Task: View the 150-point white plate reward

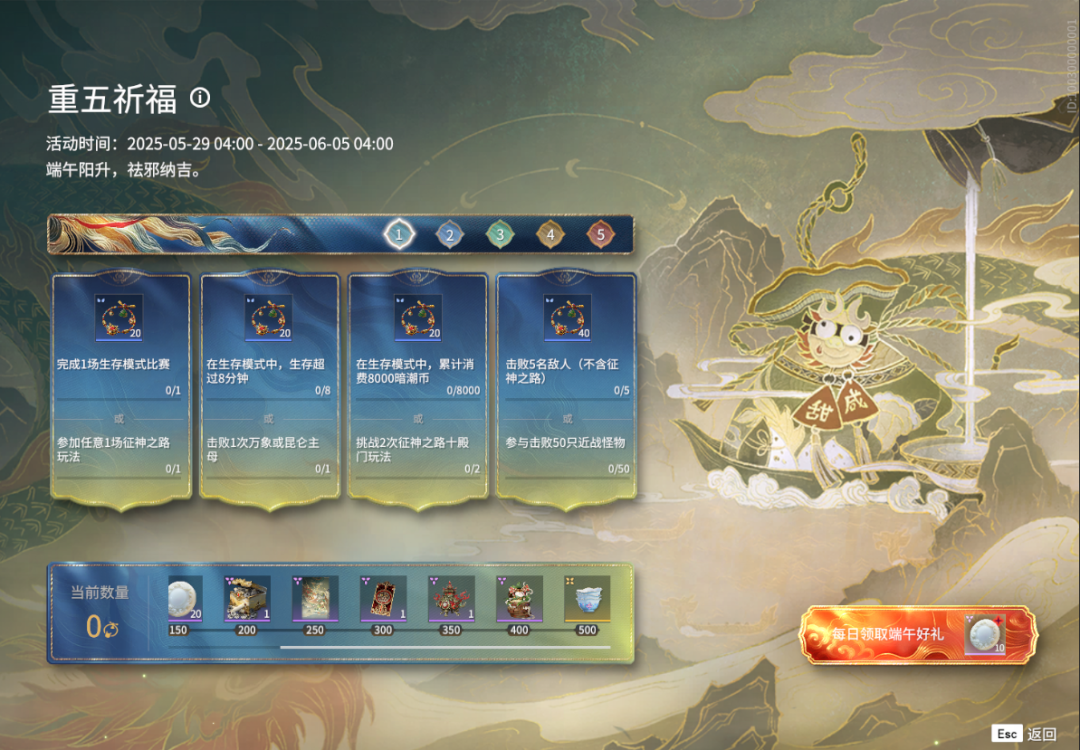Action: point(184,598)
